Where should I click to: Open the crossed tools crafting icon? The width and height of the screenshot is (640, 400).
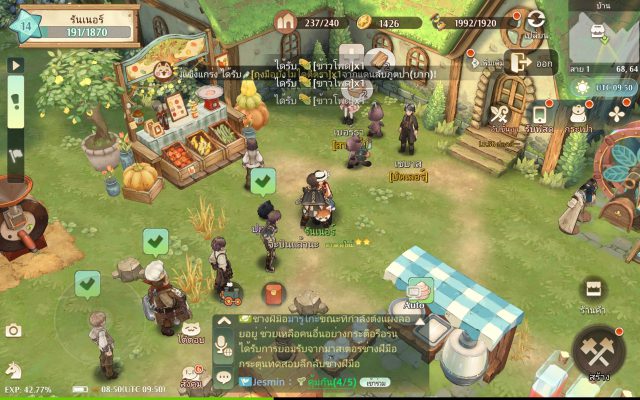(x=502, y=114)
